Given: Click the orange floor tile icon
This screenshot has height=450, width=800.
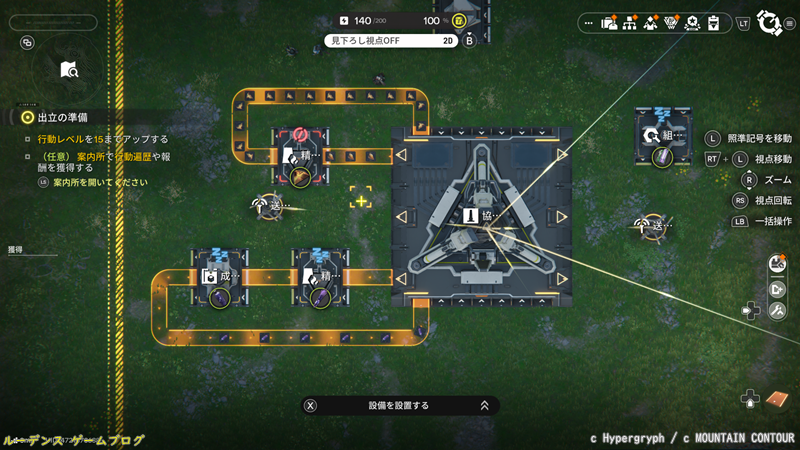Looking at the screenshot, I should (x=777, y=399).
